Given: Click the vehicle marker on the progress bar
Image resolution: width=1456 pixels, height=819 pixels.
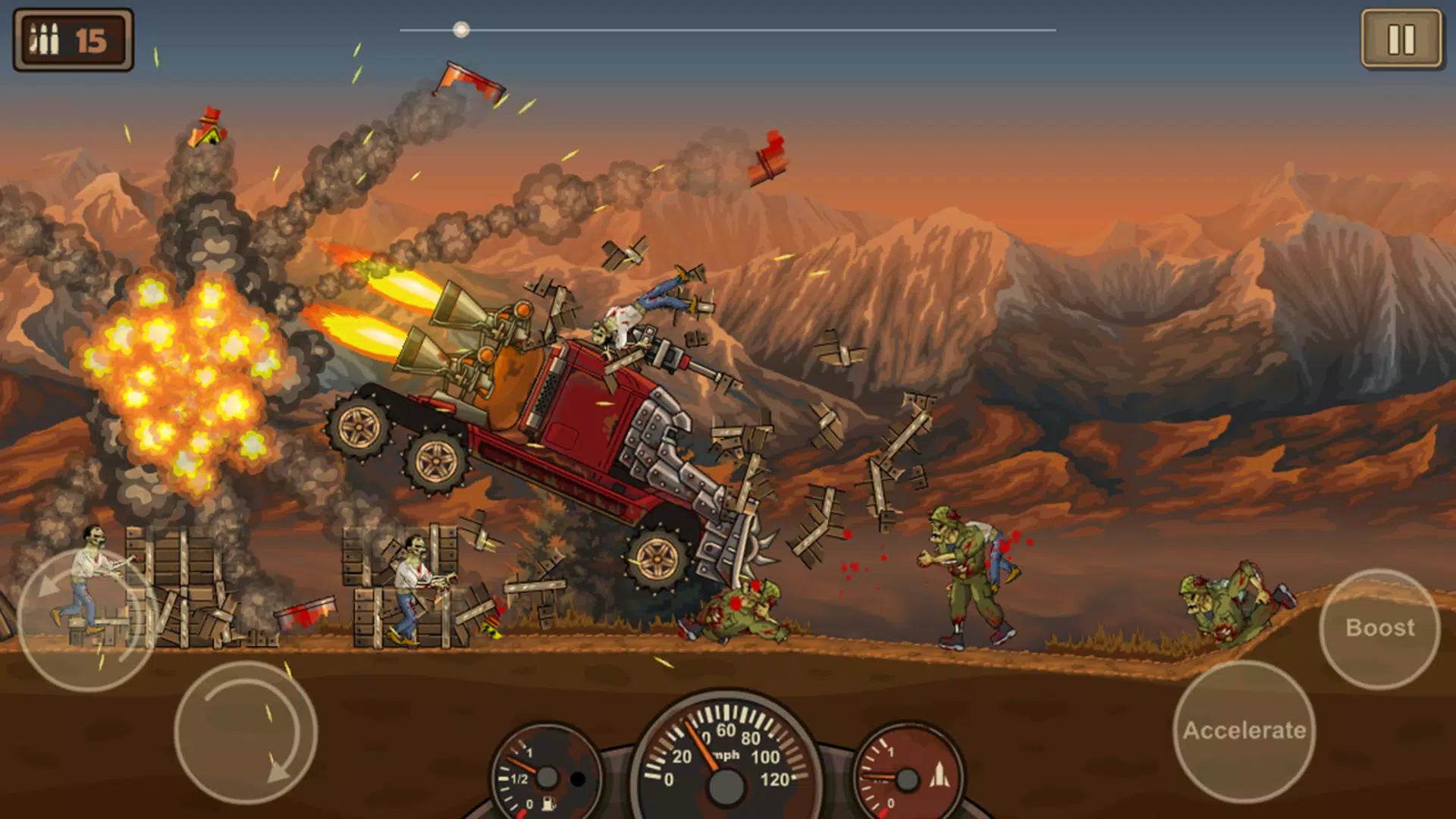Looking at the screenshot, I should (x=461, y=30).
